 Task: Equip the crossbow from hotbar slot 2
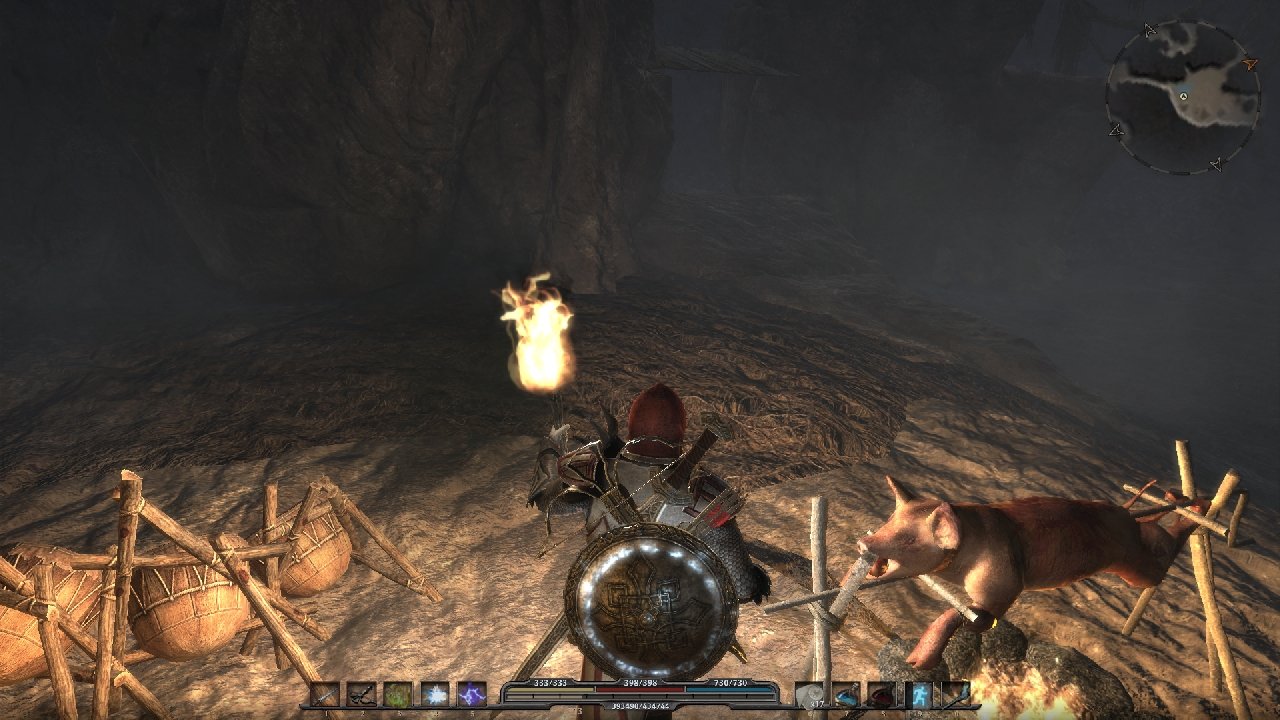coord(361,694)
